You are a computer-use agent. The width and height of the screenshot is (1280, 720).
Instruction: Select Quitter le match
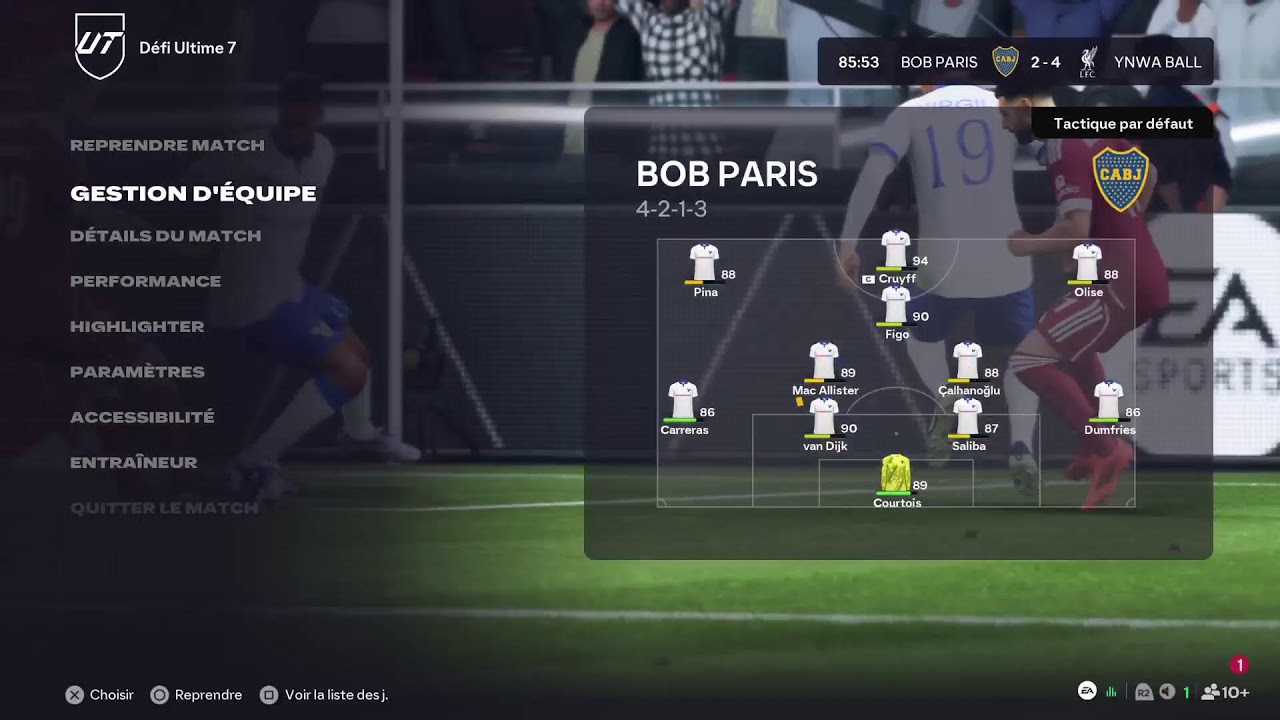[164, 508]
